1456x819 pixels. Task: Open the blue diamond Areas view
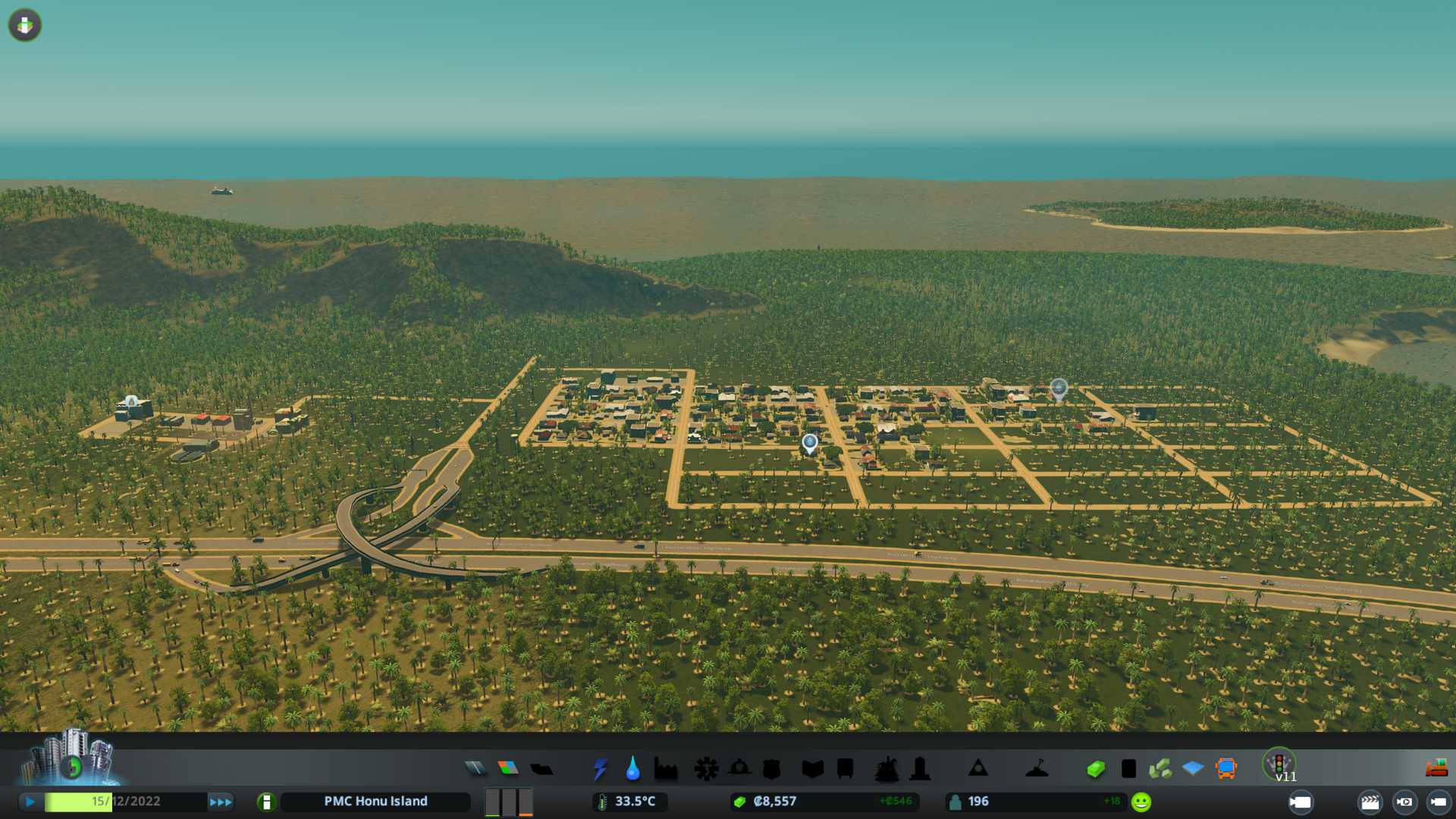tap(1193, 769)
